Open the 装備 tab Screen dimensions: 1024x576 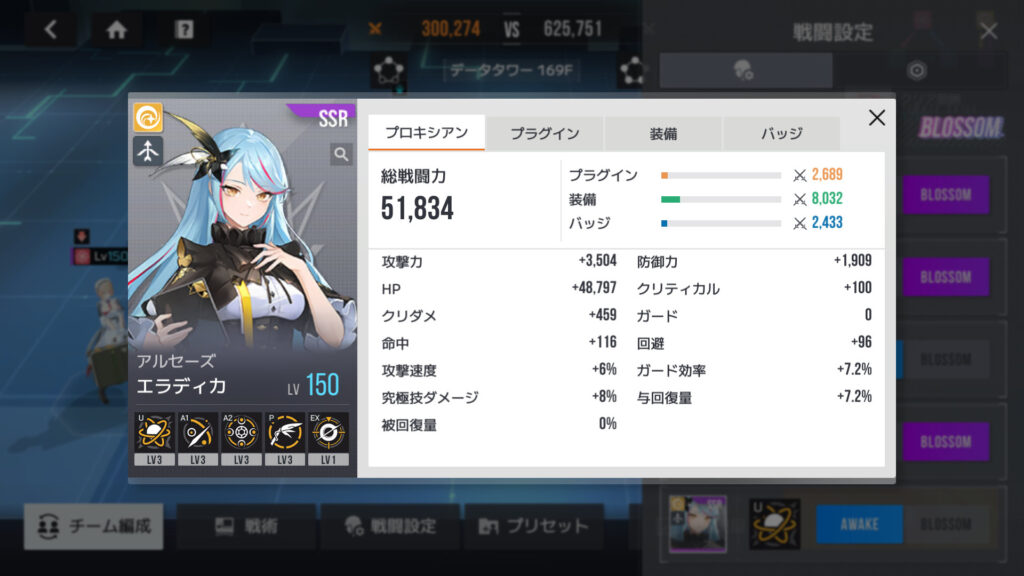(x=663, y=133)
